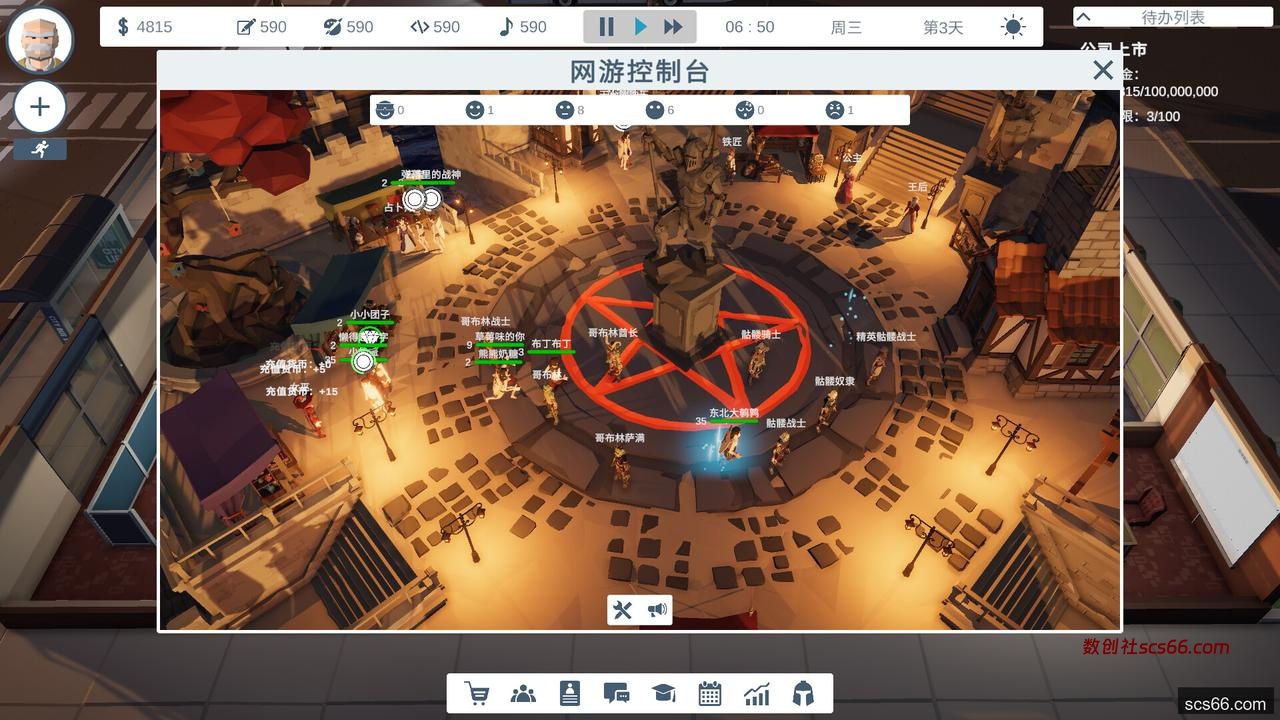Open the knight helmet panel
Image resolution: width=1280 pixels, height=720 pixels.
802,693
